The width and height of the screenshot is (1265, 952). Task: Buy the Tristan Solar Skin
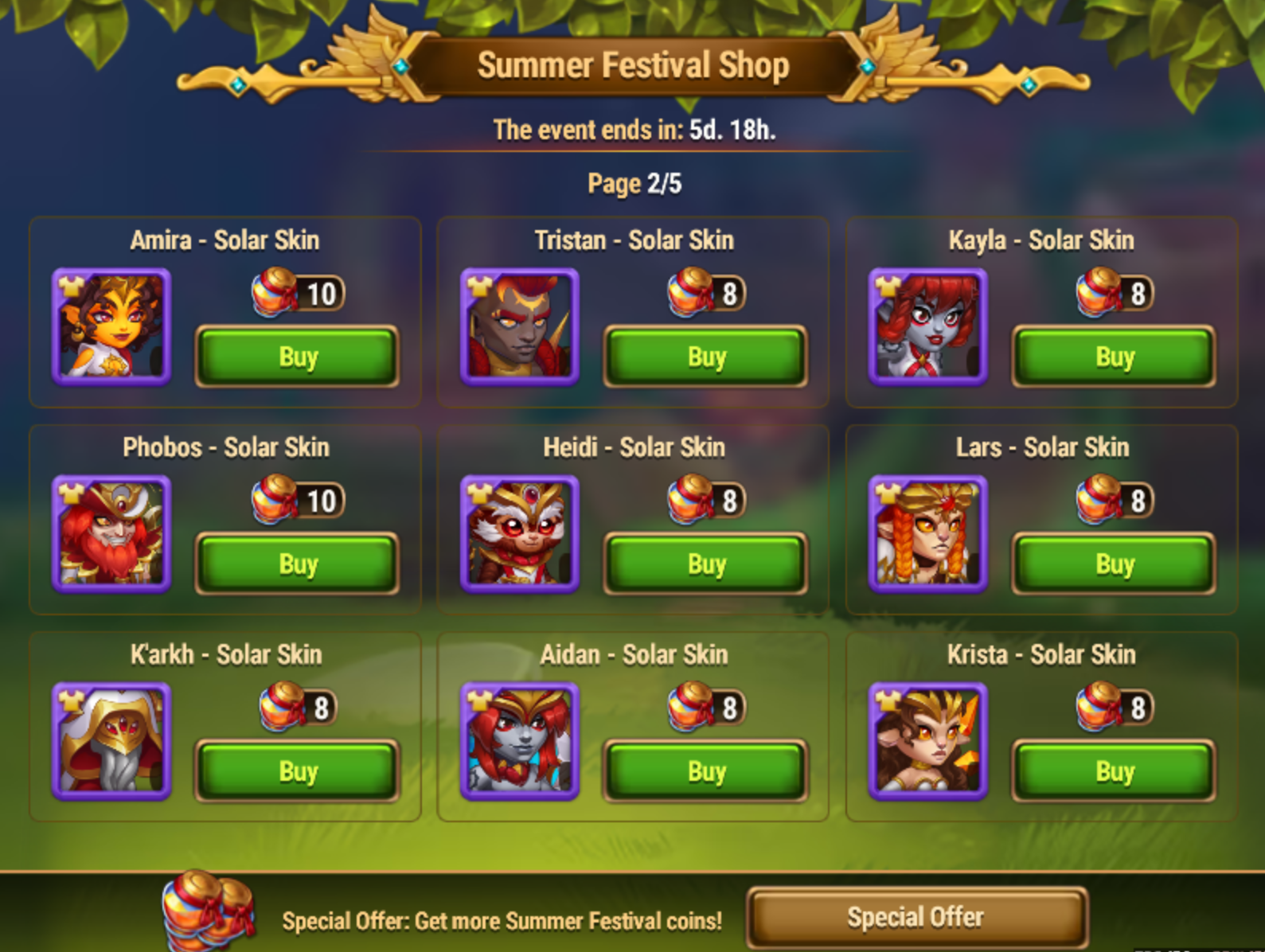pos(705,357)
